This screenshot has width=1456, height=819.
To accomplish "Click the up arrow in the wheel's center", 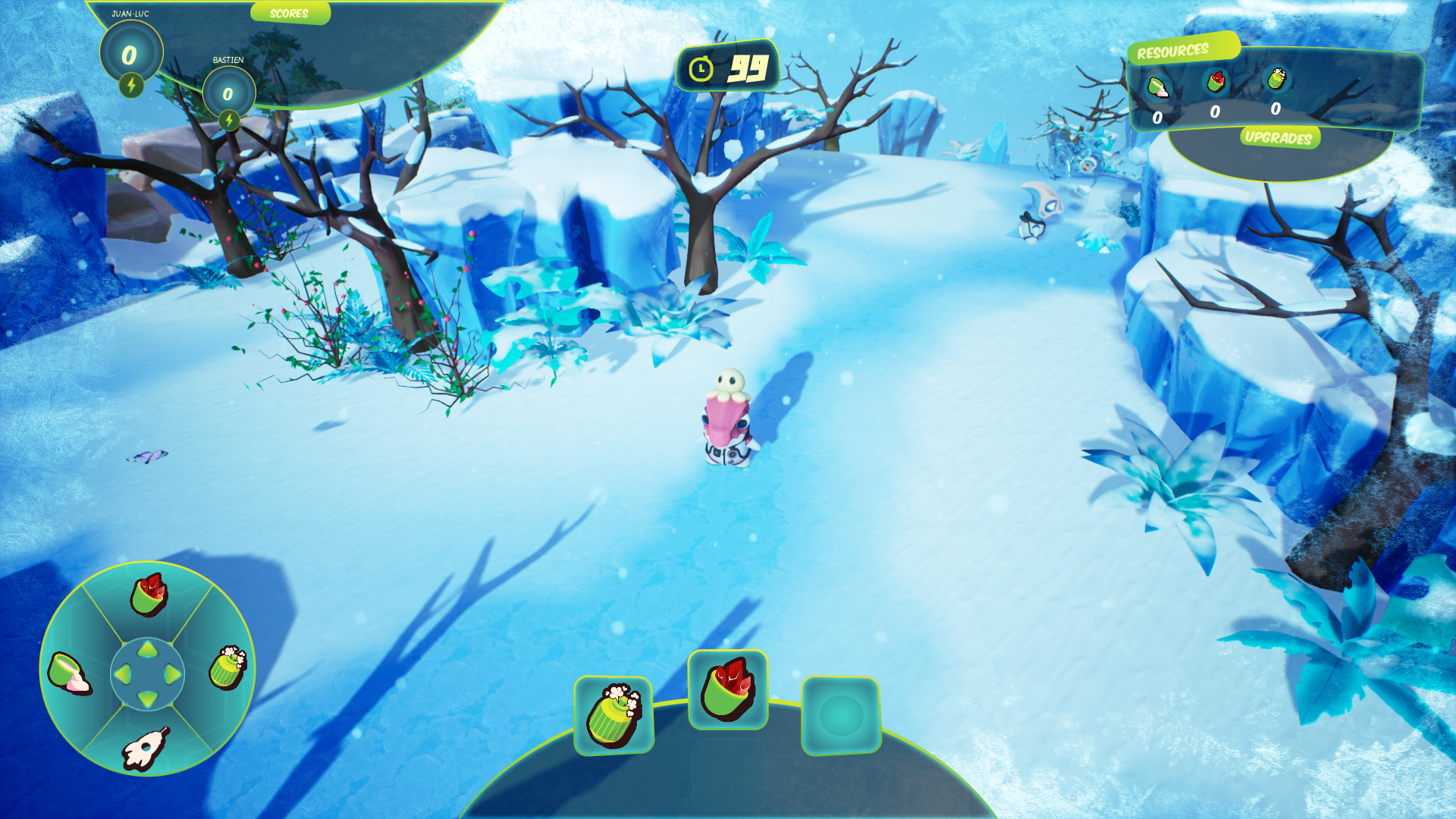I will (x=148, y=649).
